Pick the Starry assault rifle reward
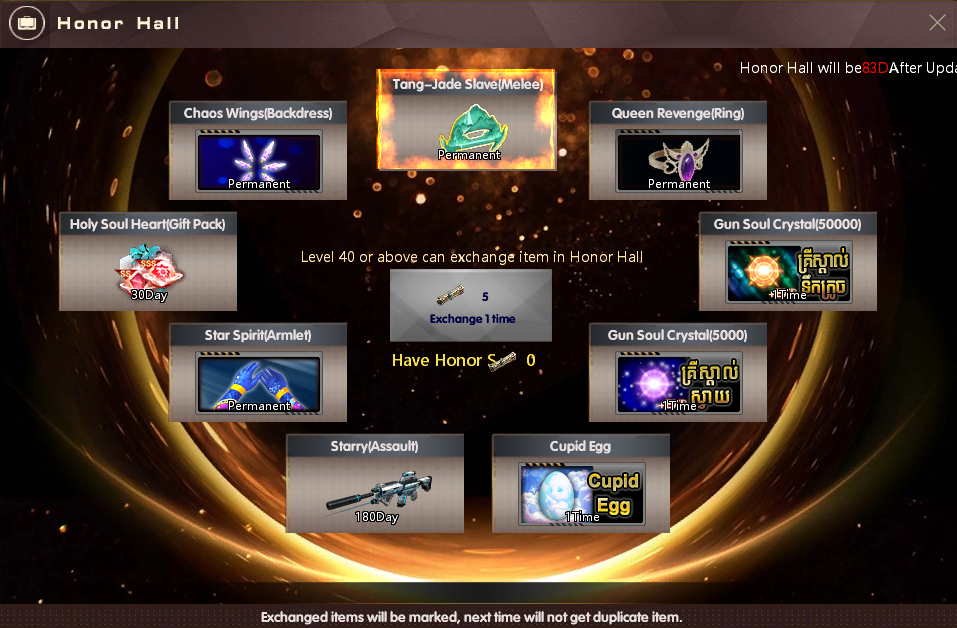957x628 pixels. click(375, 493)
